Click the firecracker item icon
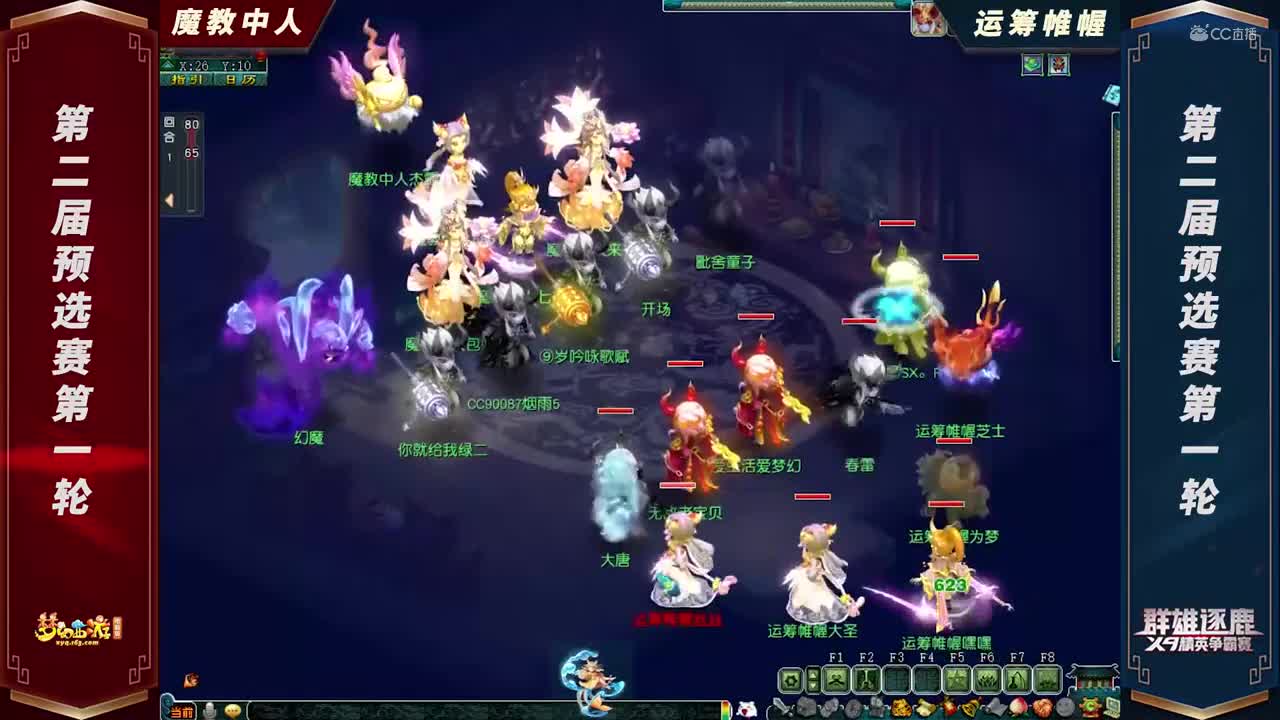The height and width of the screenshot is (720, 1280). [951, 706]
